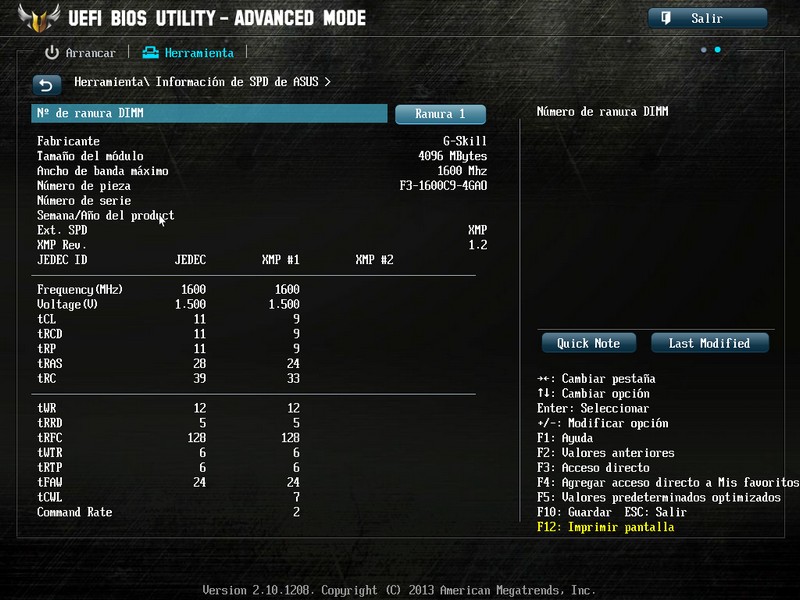Show the Last Modified list
The height and width of the screenshot is (600, 800).
709,343
